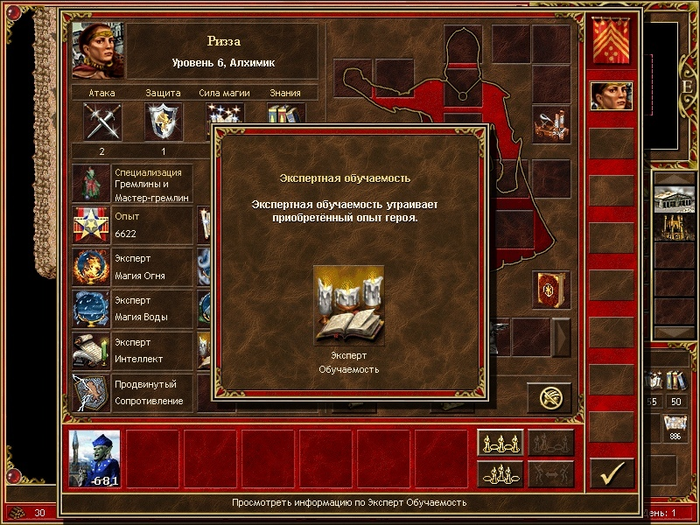Open the Defense shield skill icon

coord(163,122)
